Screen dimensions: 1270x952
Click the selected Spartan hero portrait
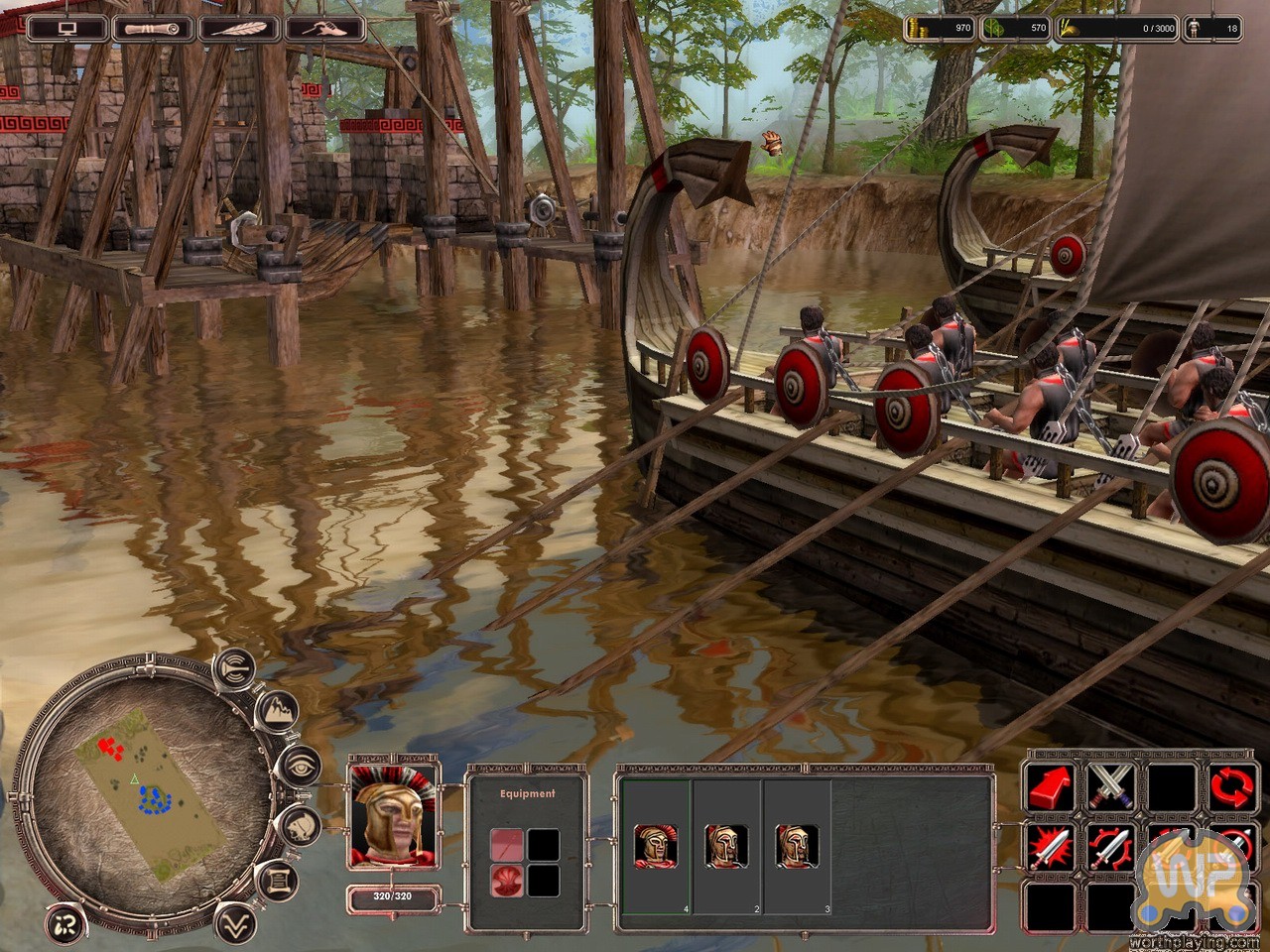[394, 814]
